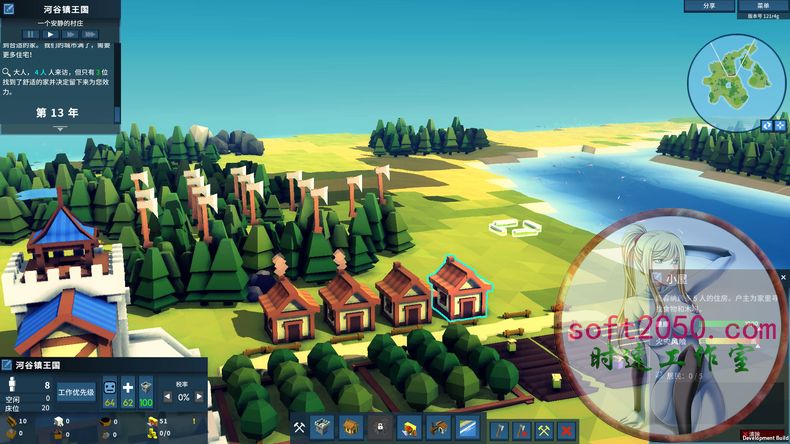
Task: Open 工作优先级 job priority panel
Action: pos(76,392)
